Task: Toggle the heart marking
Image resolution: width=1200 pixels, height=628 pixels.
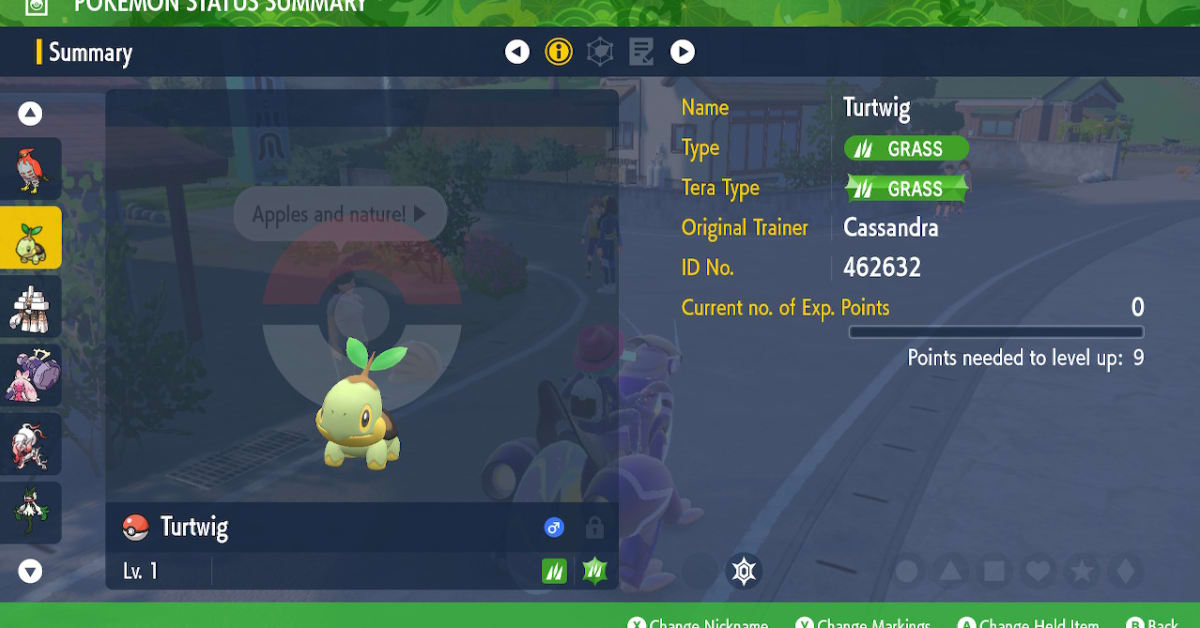Action: (x=1039, y=571)
